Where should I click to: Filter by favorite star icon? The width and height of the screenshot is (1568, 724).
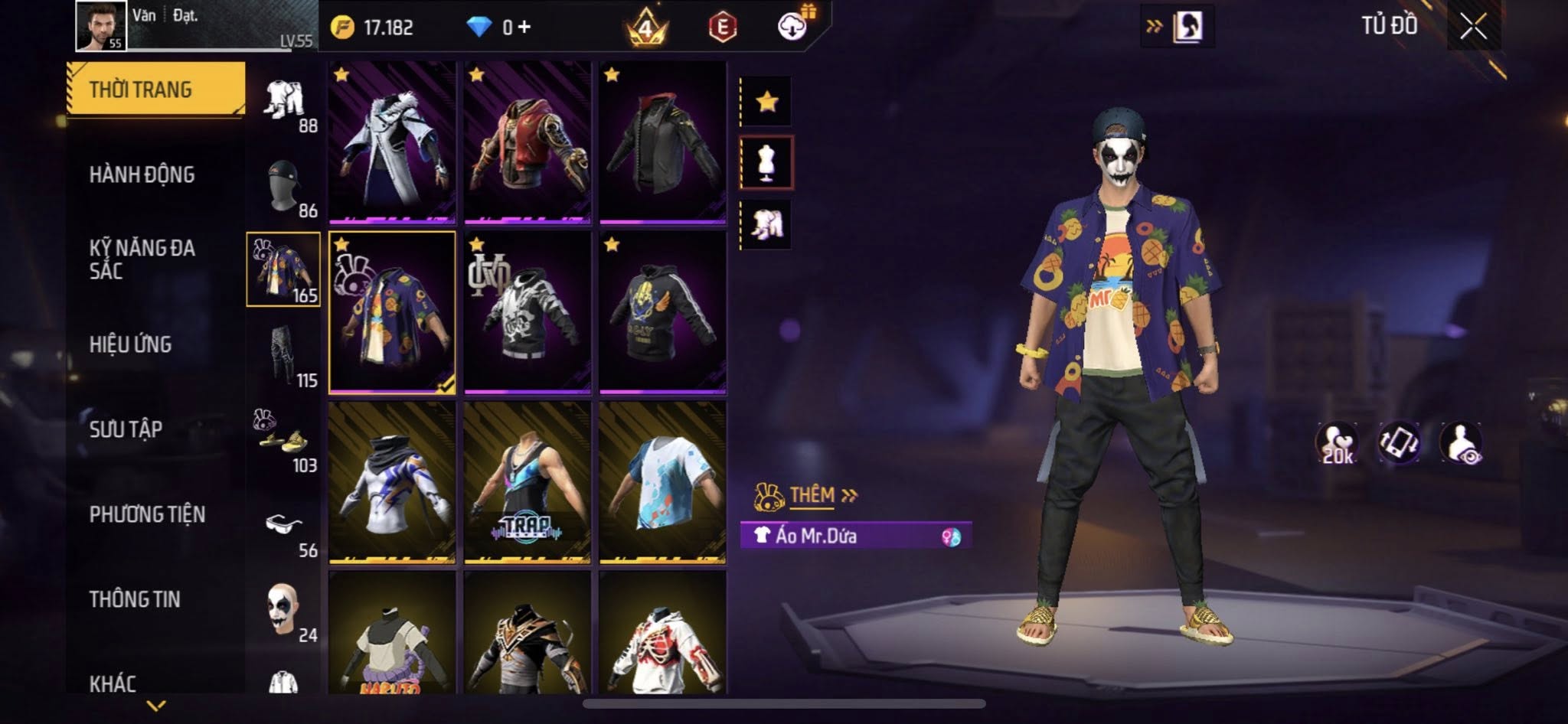[x=767, y=102]
